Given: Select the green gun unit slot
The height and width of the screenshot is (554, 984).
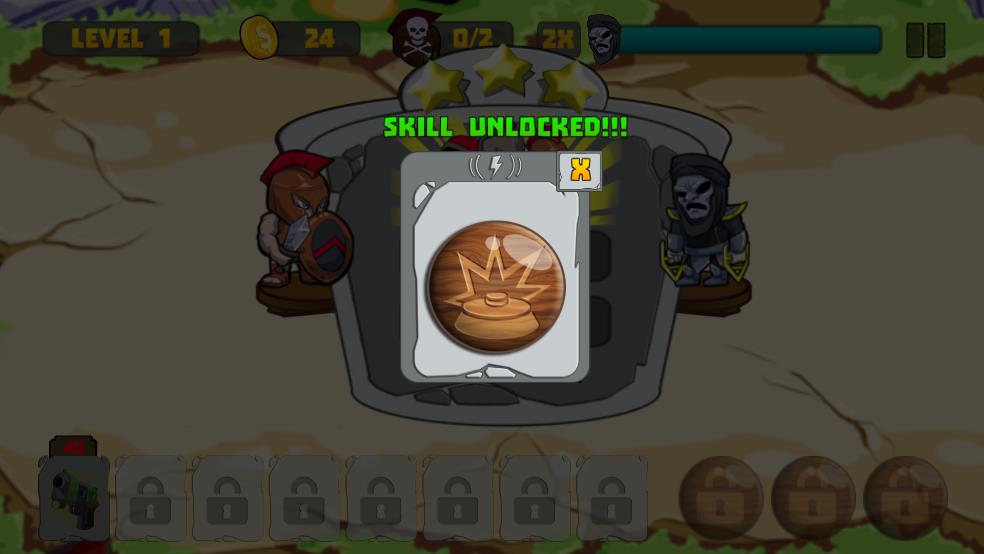Looking at the screenshot, I should point(74,494).
